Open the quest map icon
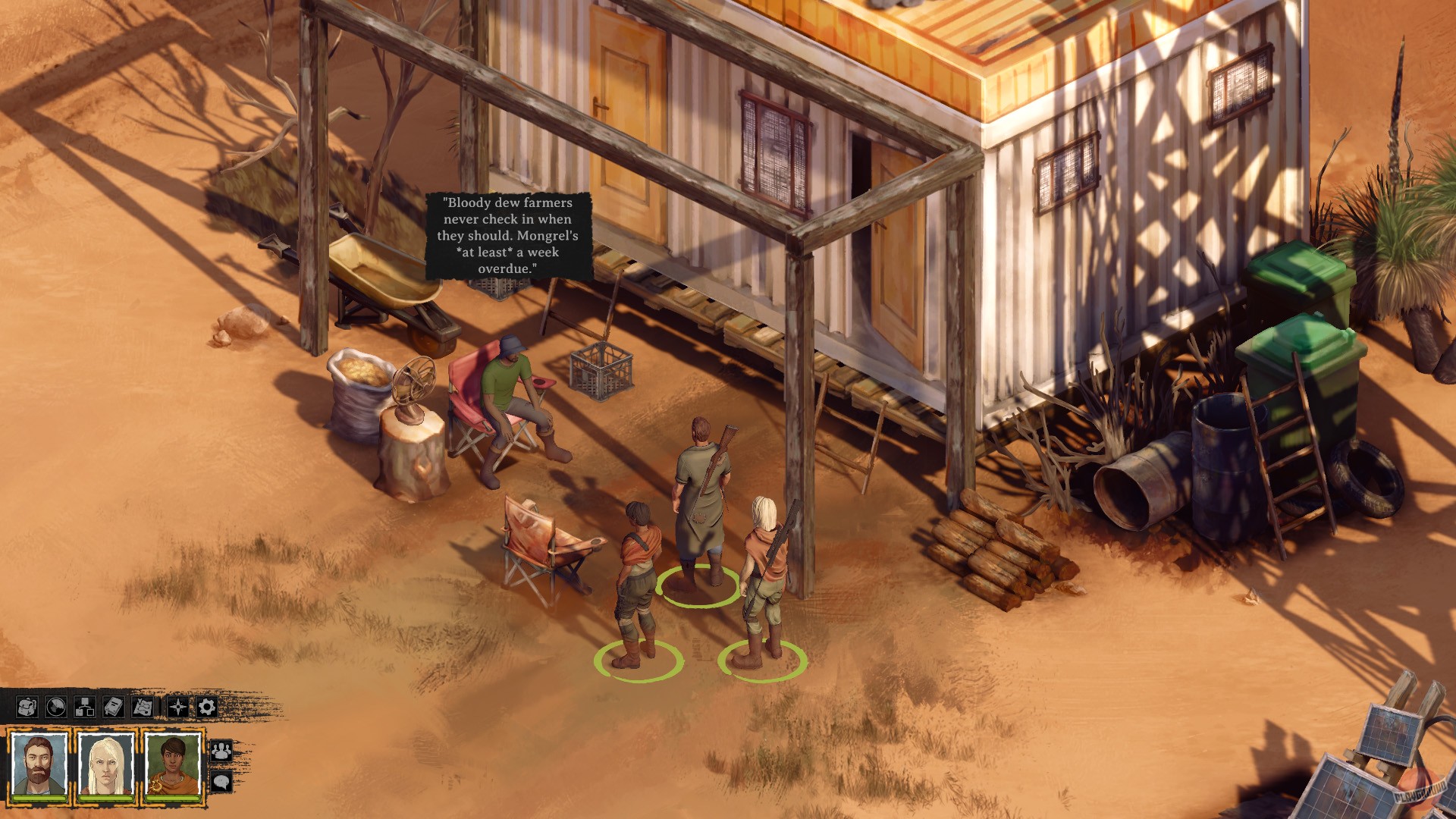The image size is (1456, 819). [x=143, y=706]
